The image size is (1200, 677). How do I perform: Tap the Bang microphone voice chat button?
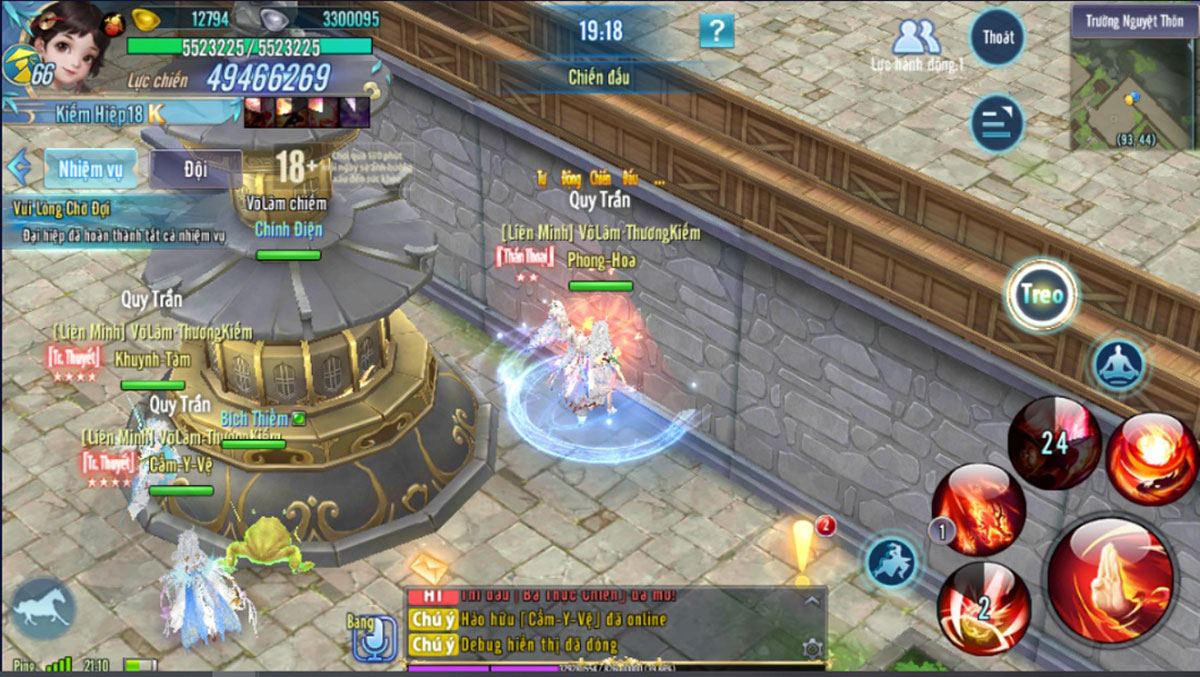(375, 637)
